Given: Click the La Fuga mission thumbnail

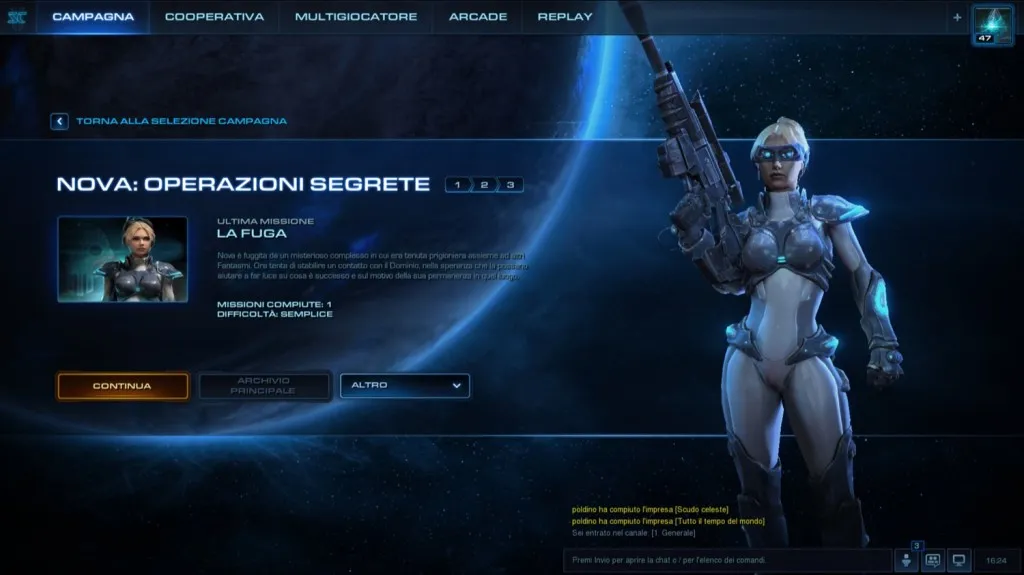Looking at the screenshot, I should coord(122,259).
